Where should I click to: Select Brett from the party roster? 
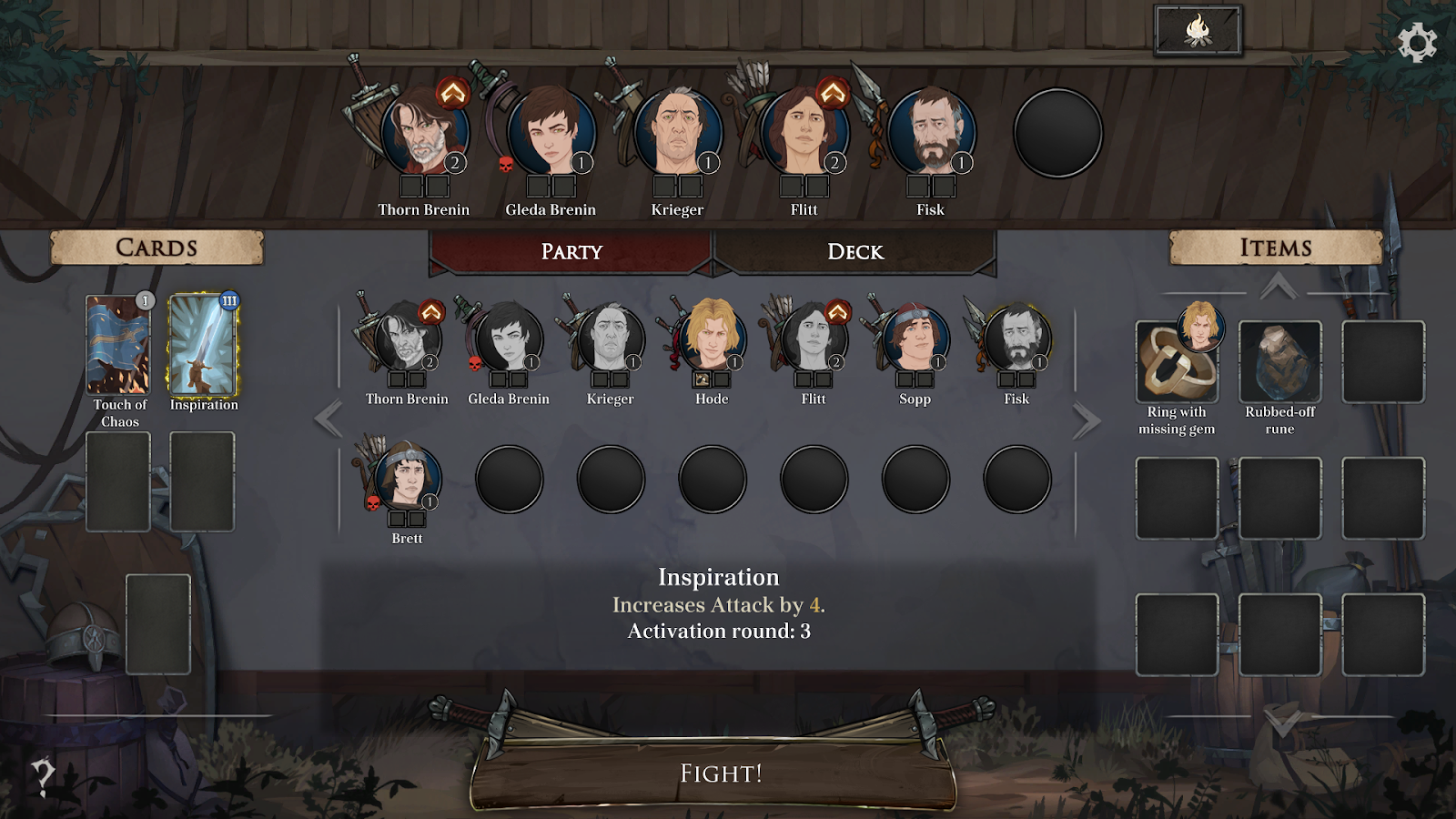tap(407, 478)
